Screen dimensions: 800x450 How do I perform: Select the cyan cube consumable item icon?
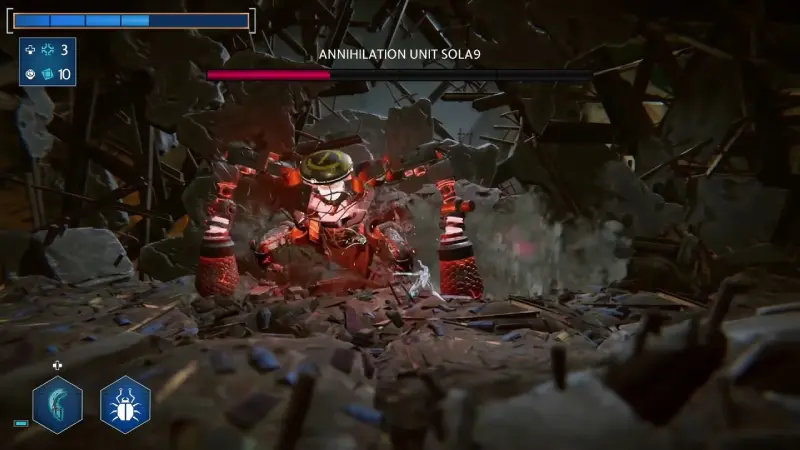[x=47, y=74]
